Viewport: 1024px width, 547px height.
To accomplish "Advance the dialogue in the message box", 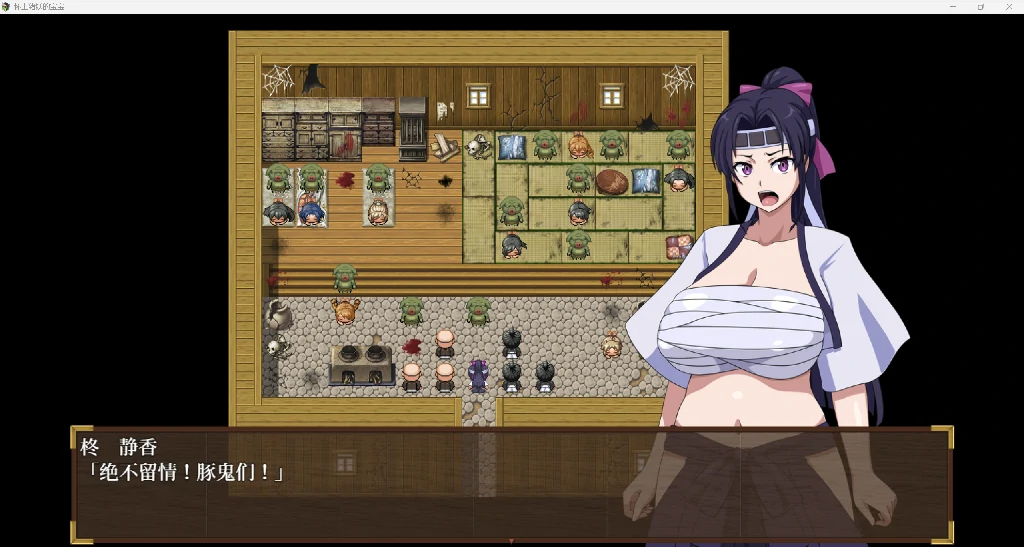I will (510, 485).
